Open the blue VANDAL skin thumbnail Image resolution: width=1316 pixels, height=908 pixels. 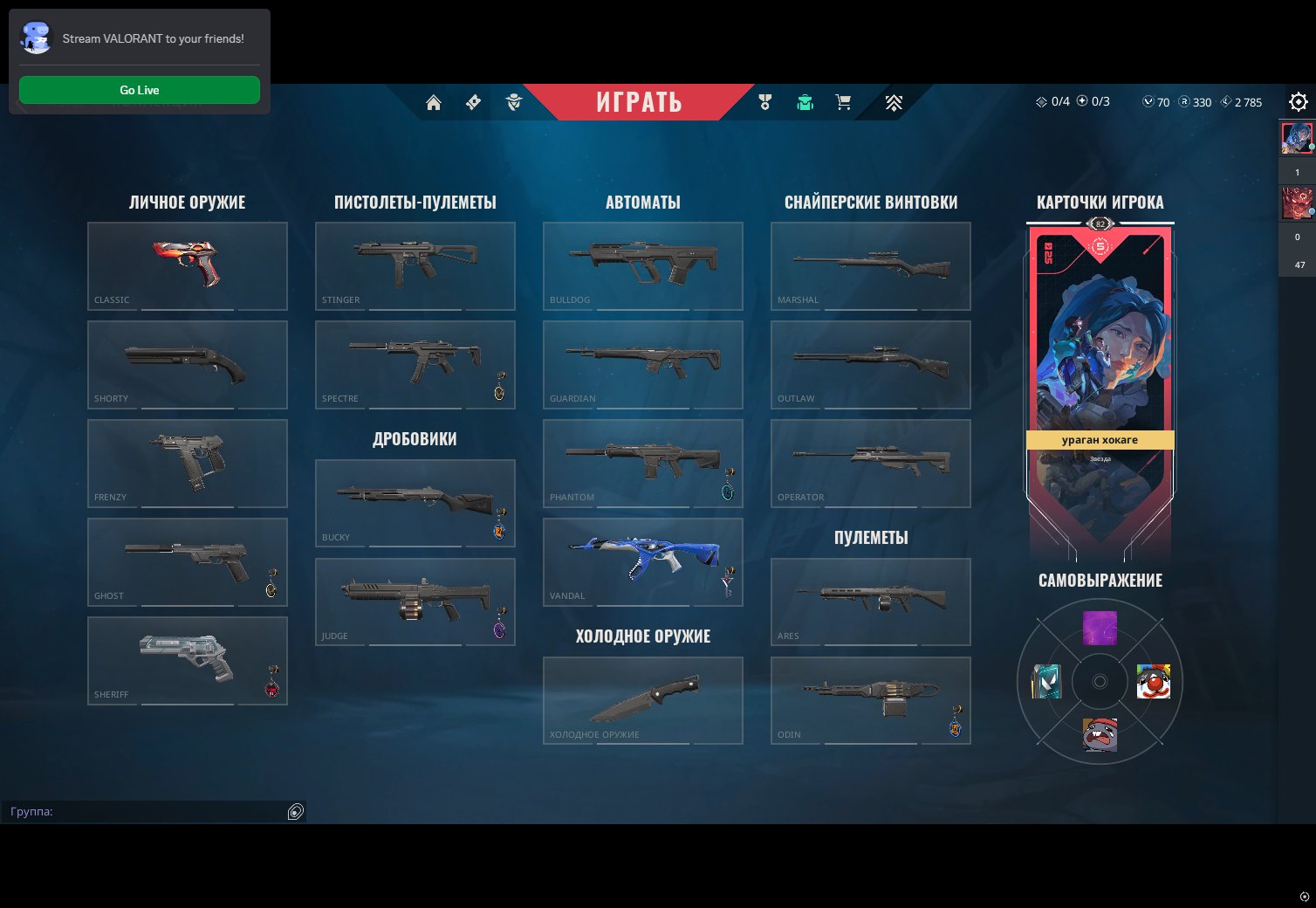(642, 561)
